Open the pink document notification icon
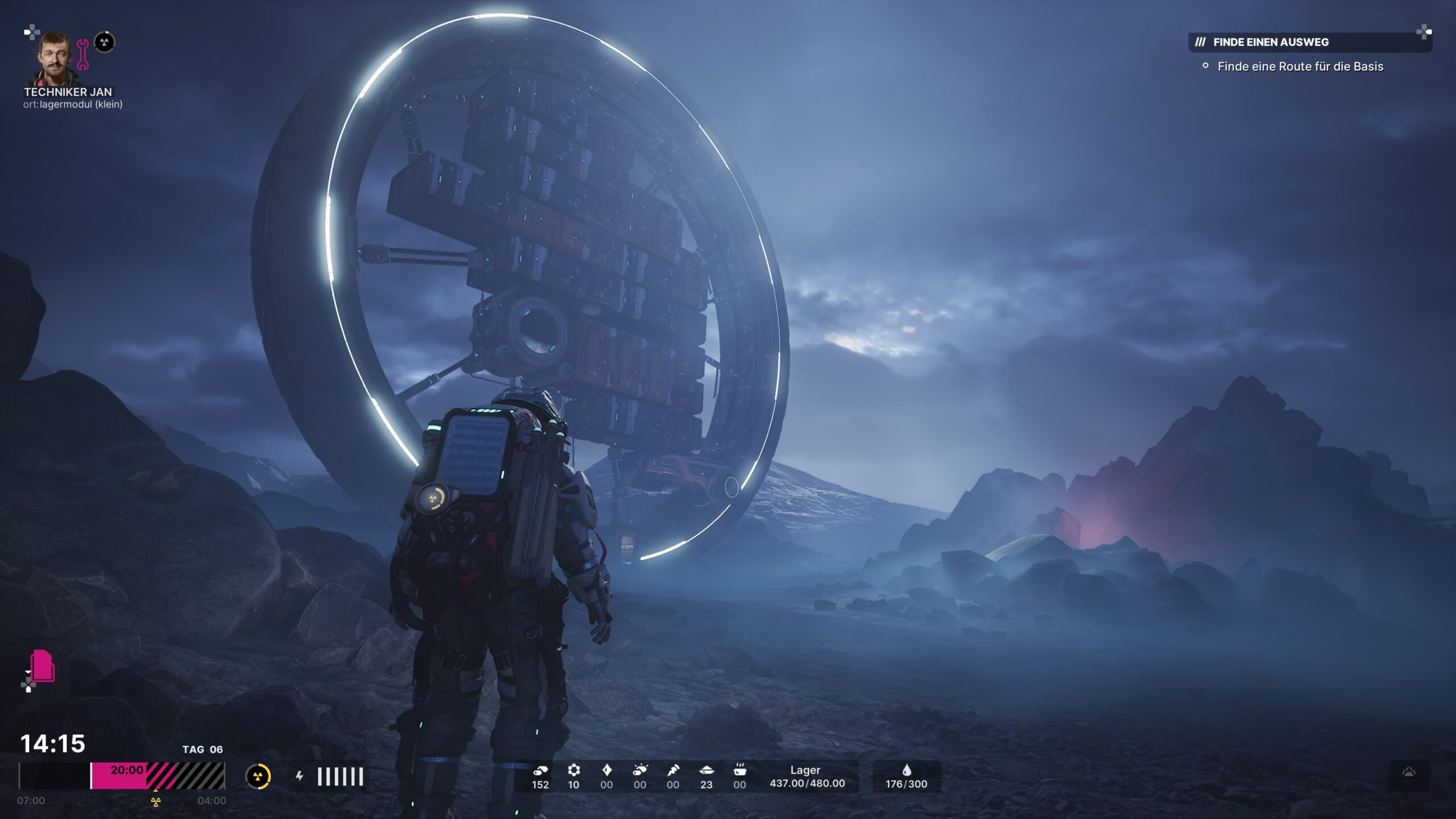Screen dimensions: 1456x819 pyautogui.click(x=43, y=665)
